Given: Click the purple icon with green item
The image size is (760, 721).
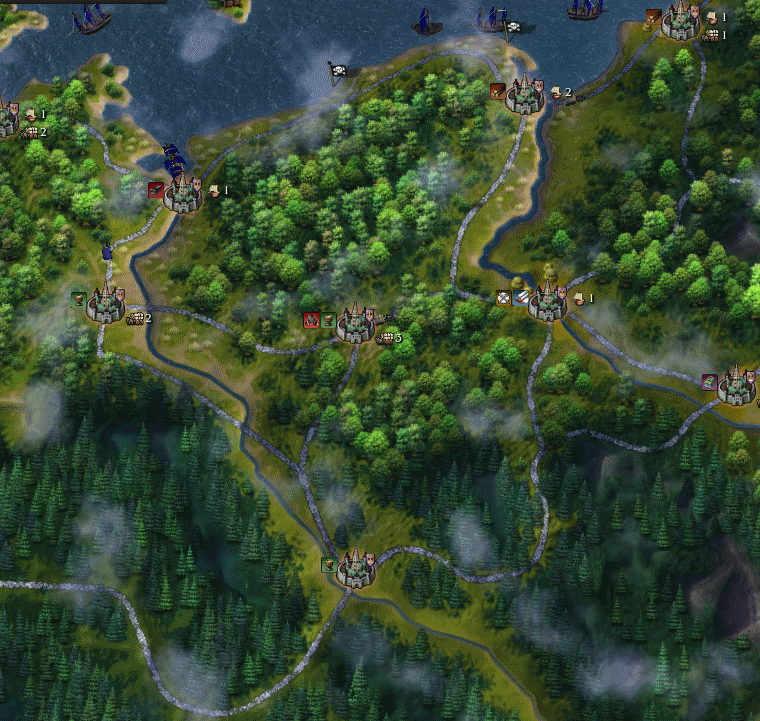Looking at the screenshot, I should click(x=708, y=381).
